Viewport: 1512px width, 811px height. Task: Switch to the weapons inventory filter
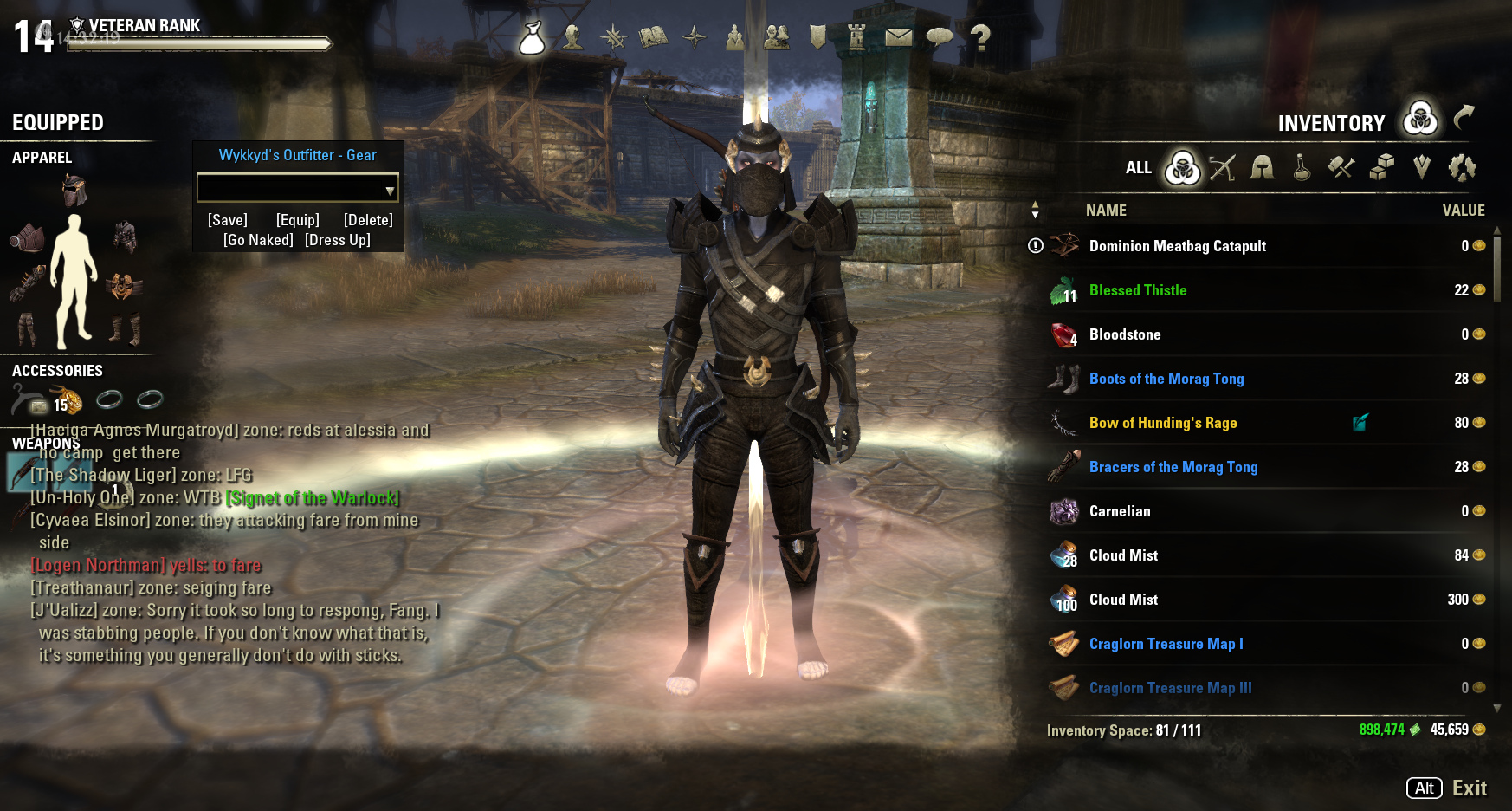pyautogui.click(x=1222, y=167)
